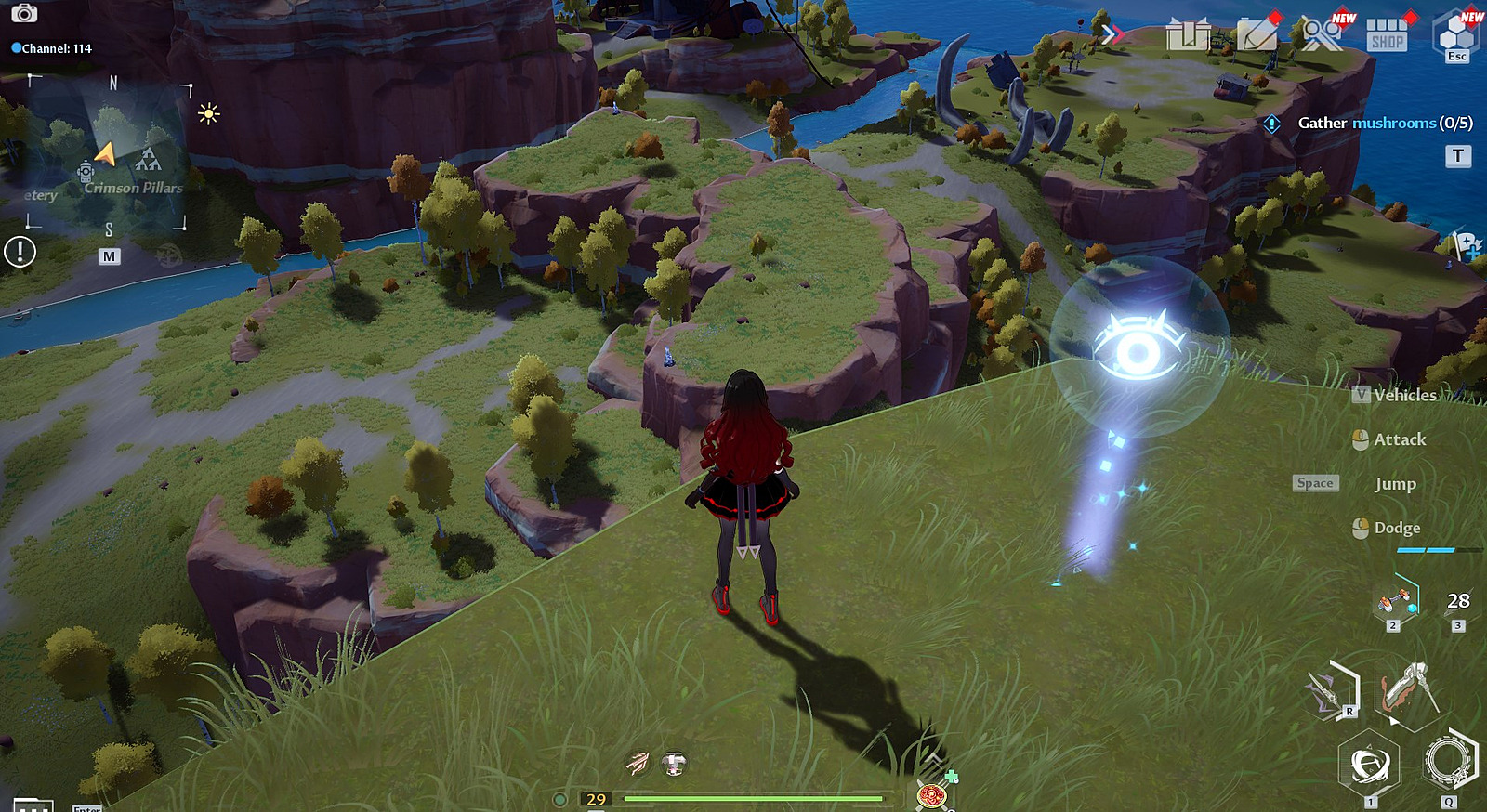The height and width of the screenshot is (812, 1487).
Task: Open the sun weather indicator
Action: tap(209, 114)
